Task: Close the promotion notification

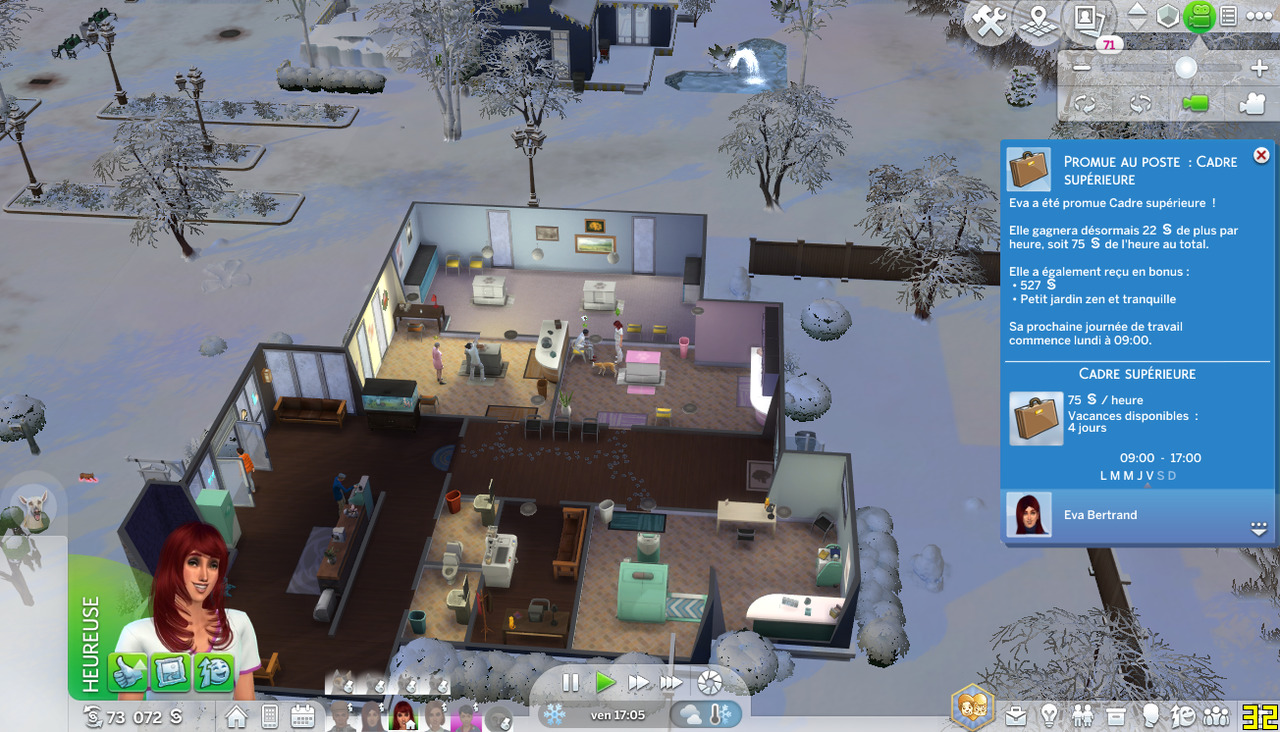Action: (x=1261, y=155)
